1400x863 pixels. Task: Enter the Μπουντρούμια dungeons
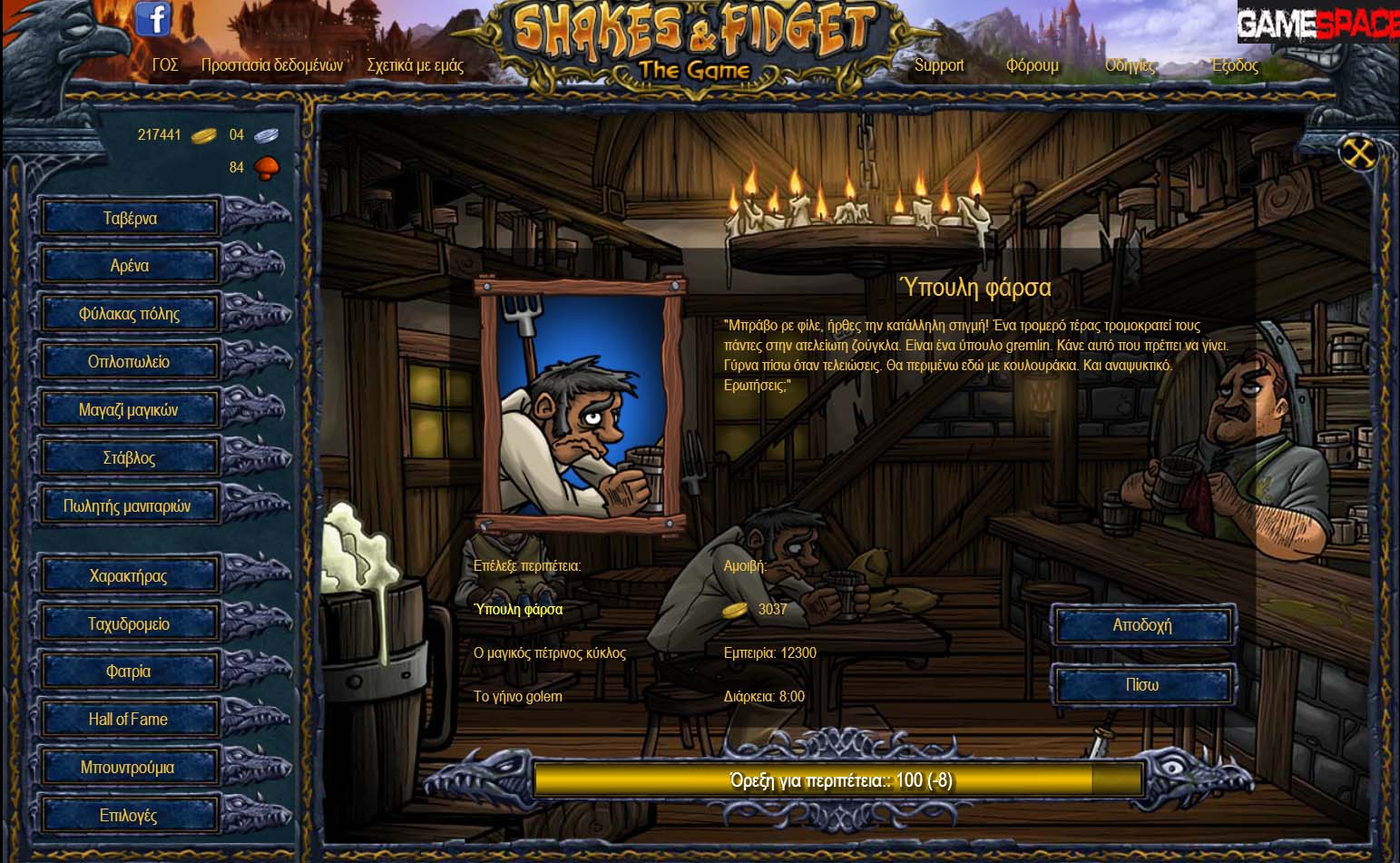coord(129,768)
